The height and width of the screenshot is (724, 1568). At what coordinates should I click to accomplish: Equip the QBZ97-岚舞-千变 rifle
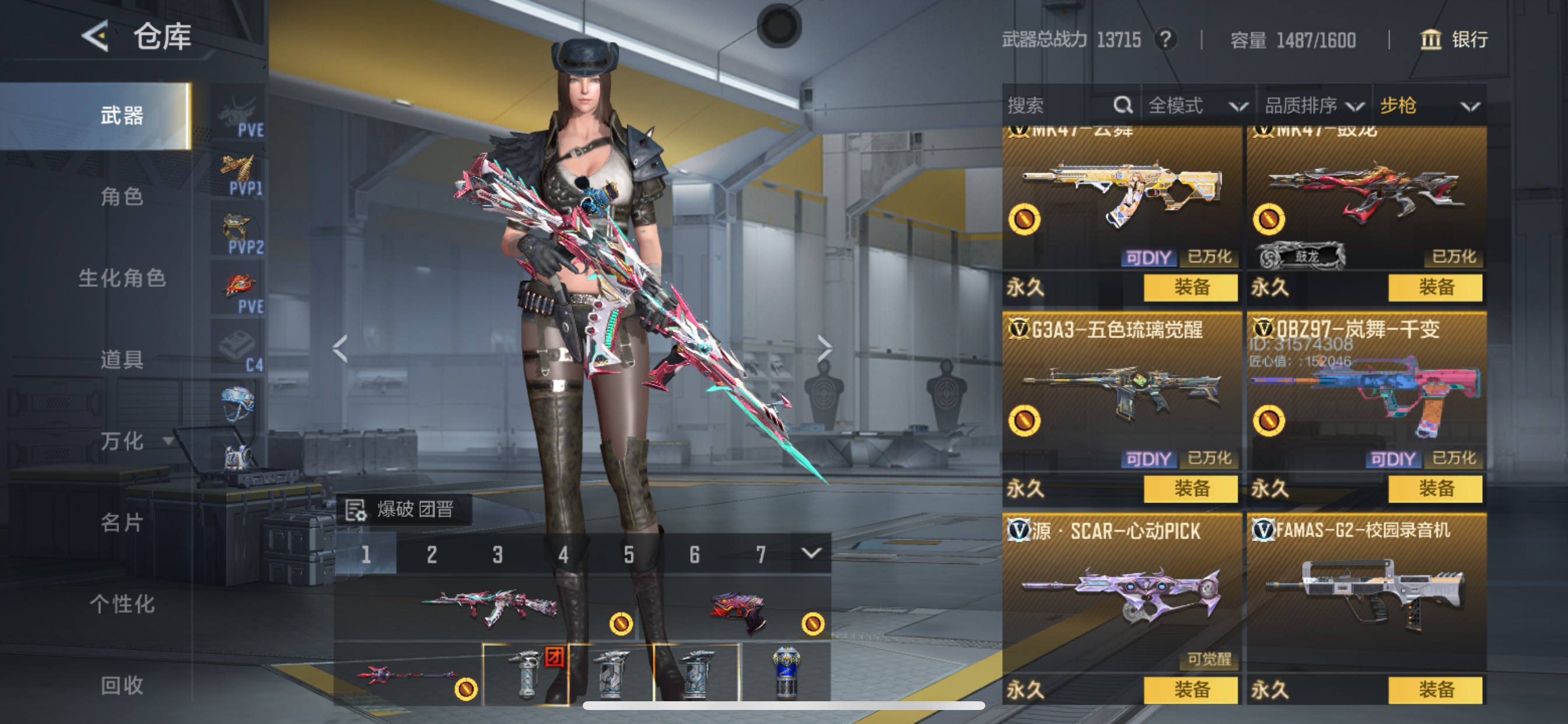pyautogui.click(x=1436, y=488)
